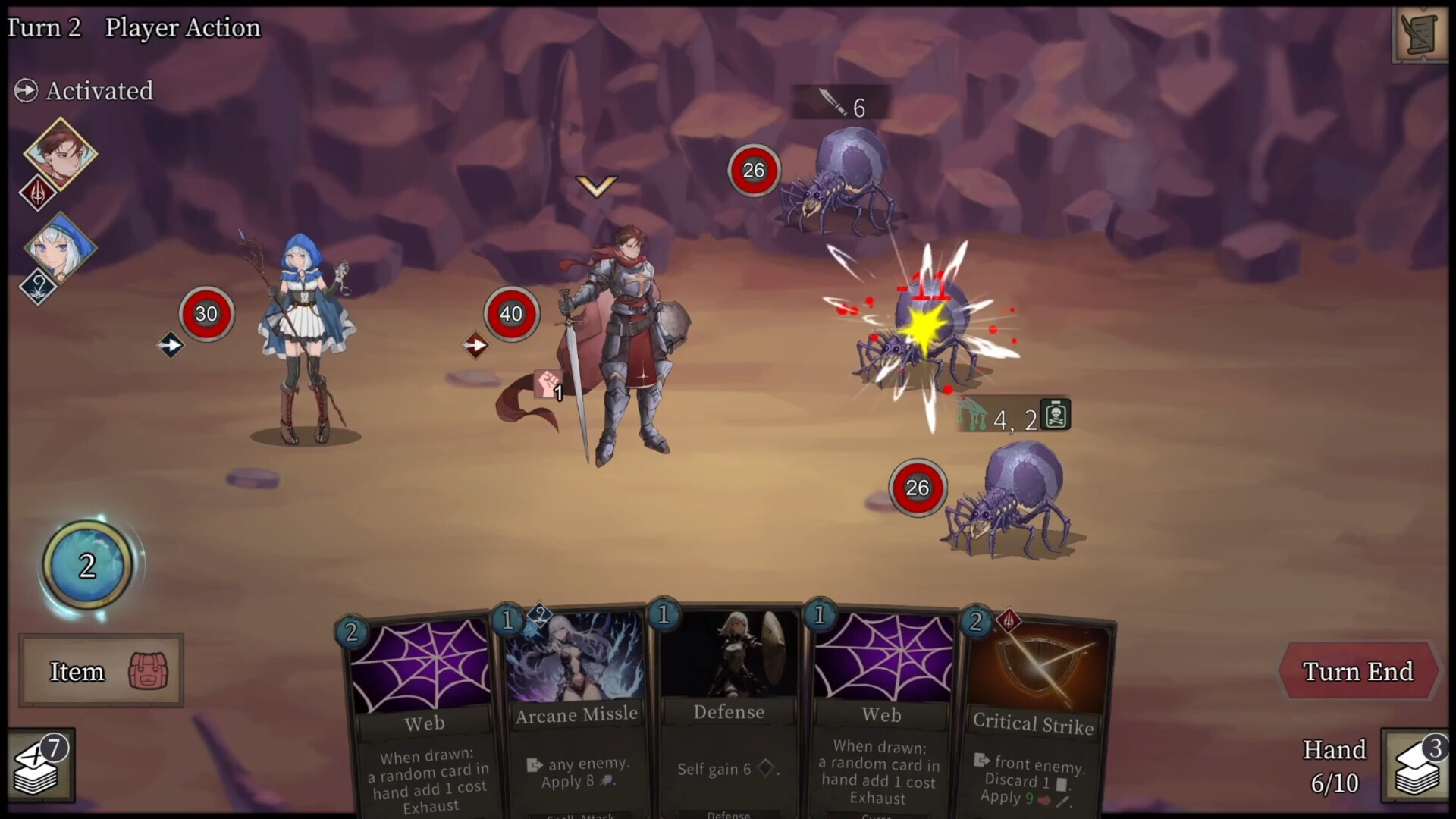Inspect the poison skull status icon

point(1056,414)
